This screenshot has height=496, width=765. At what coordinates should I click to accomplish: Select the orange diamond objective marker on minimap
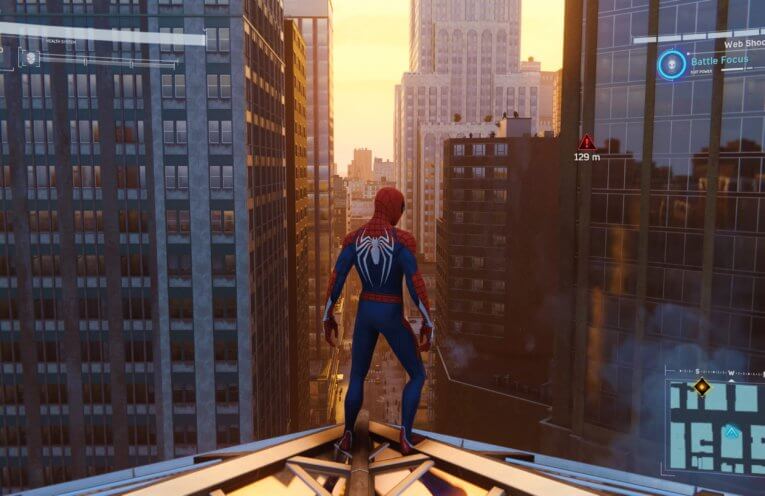702,386
